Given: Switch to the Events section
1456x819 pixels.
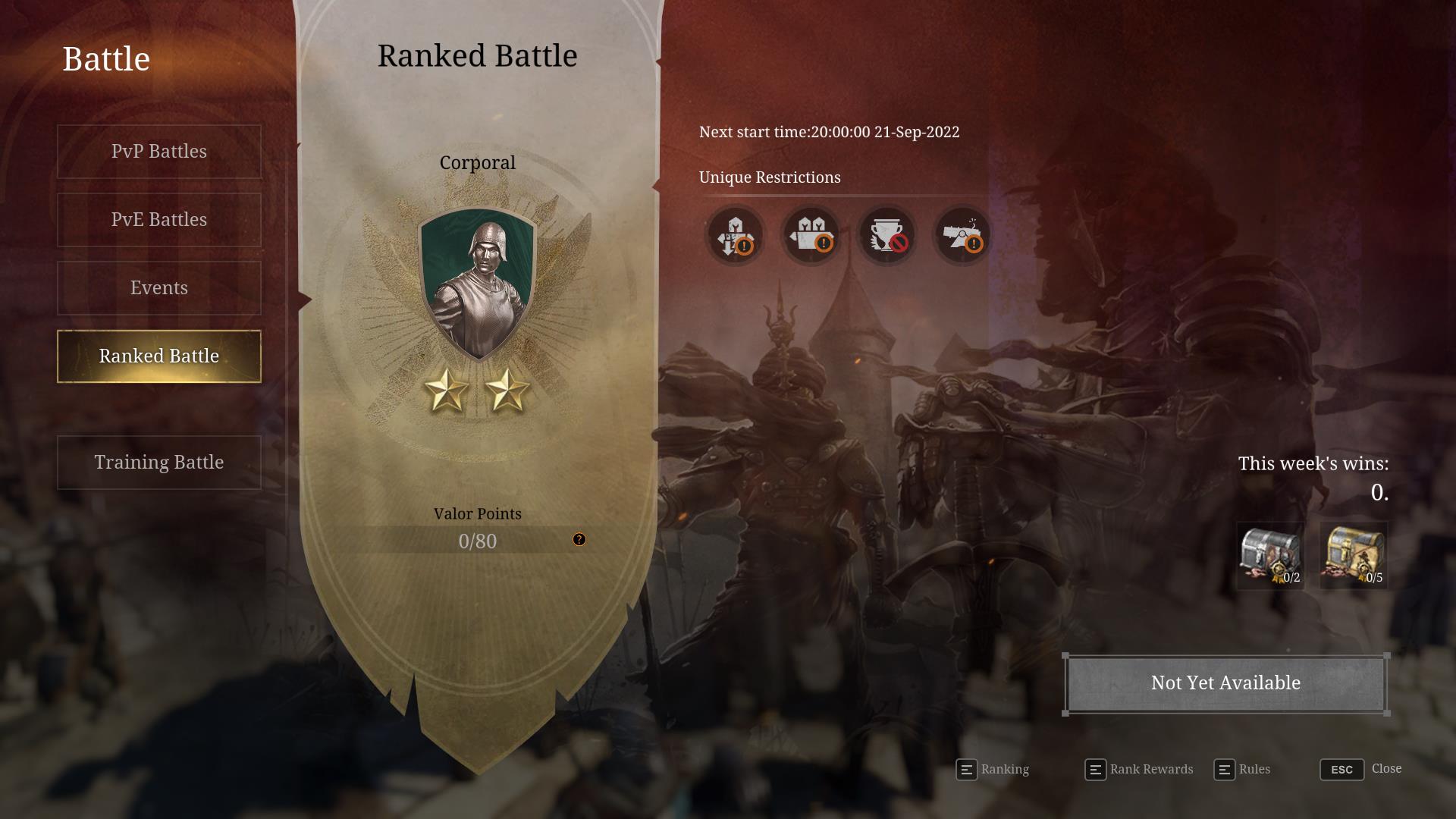Looking at the screenshot, I should (x=159, y=288).
